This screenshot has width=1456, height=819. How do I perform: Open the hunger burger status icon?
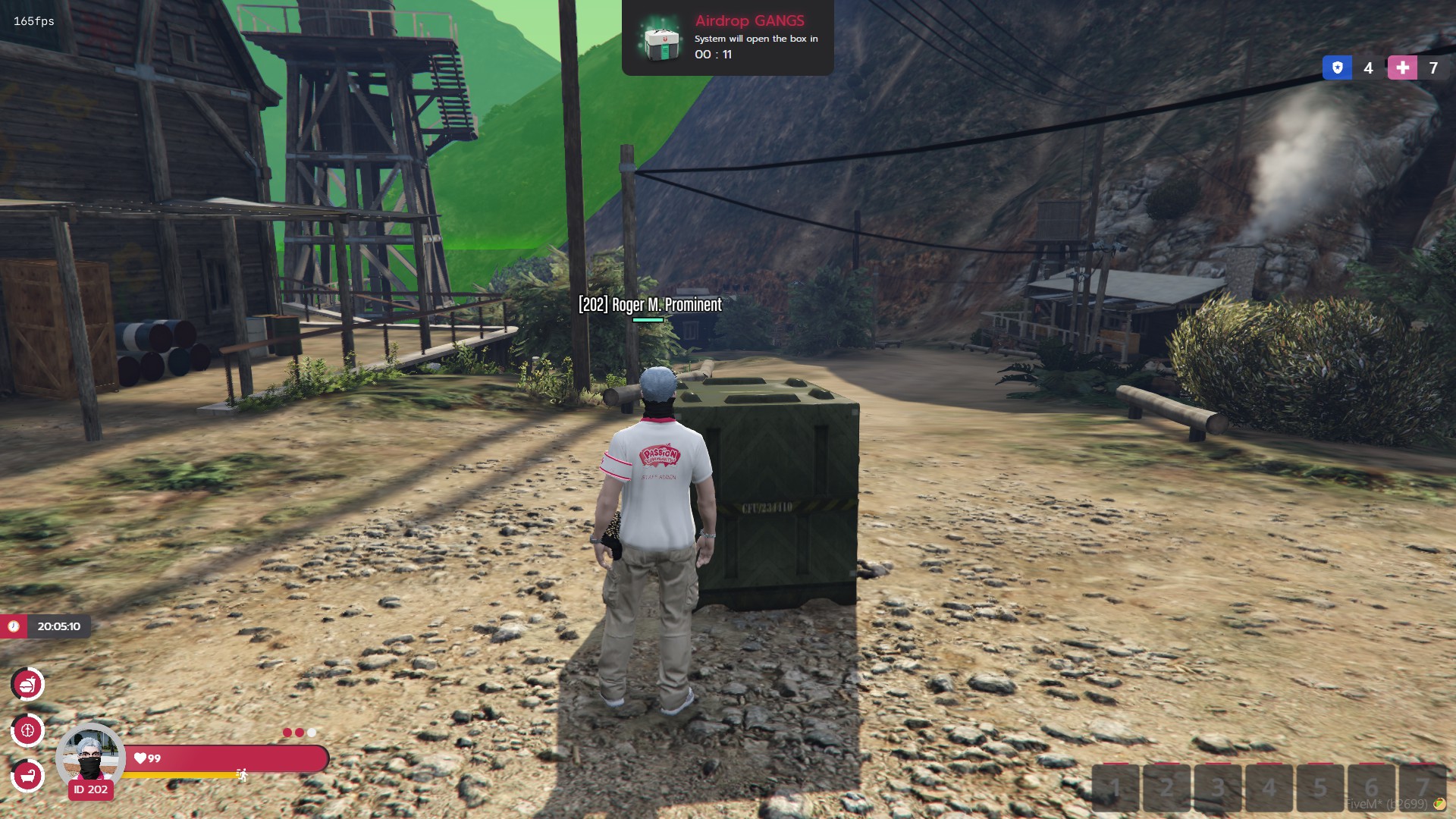(28, 685)
